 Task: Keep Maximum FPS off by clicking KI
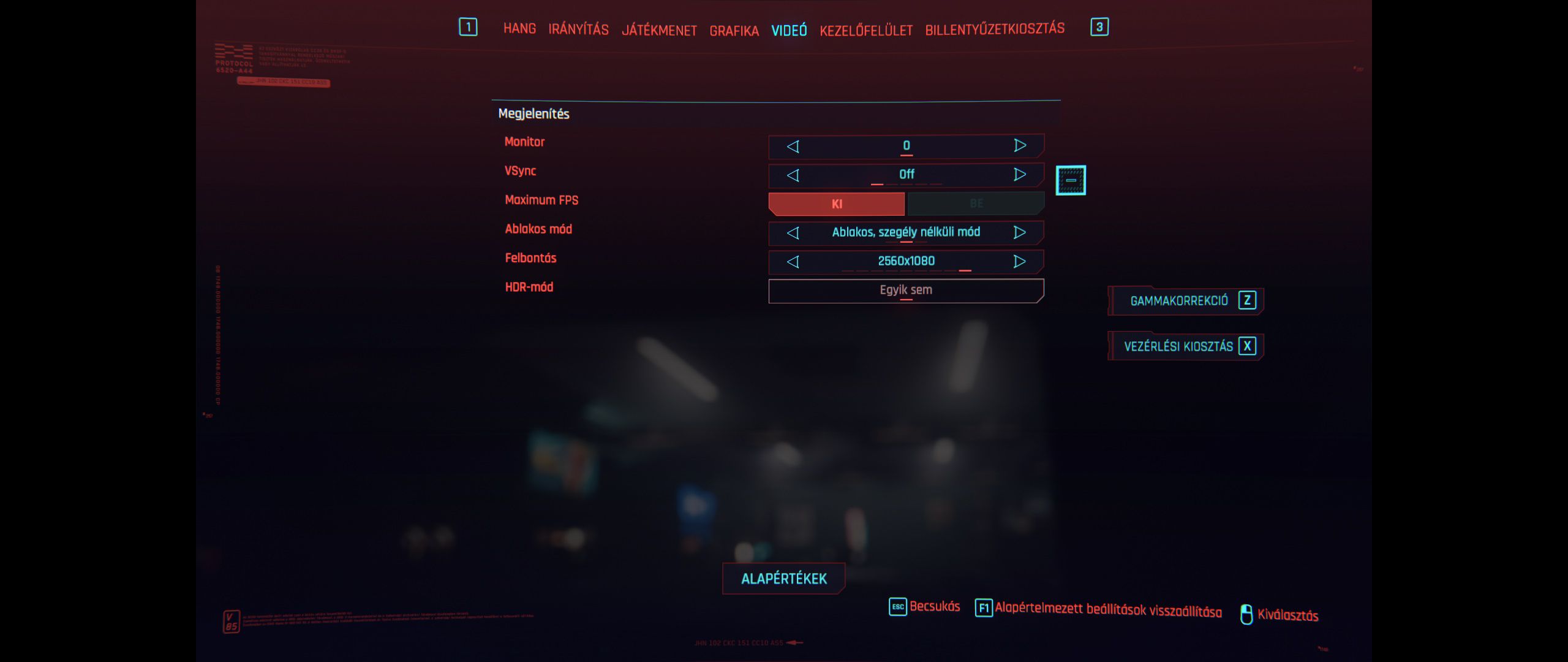[x=837, y=203]
